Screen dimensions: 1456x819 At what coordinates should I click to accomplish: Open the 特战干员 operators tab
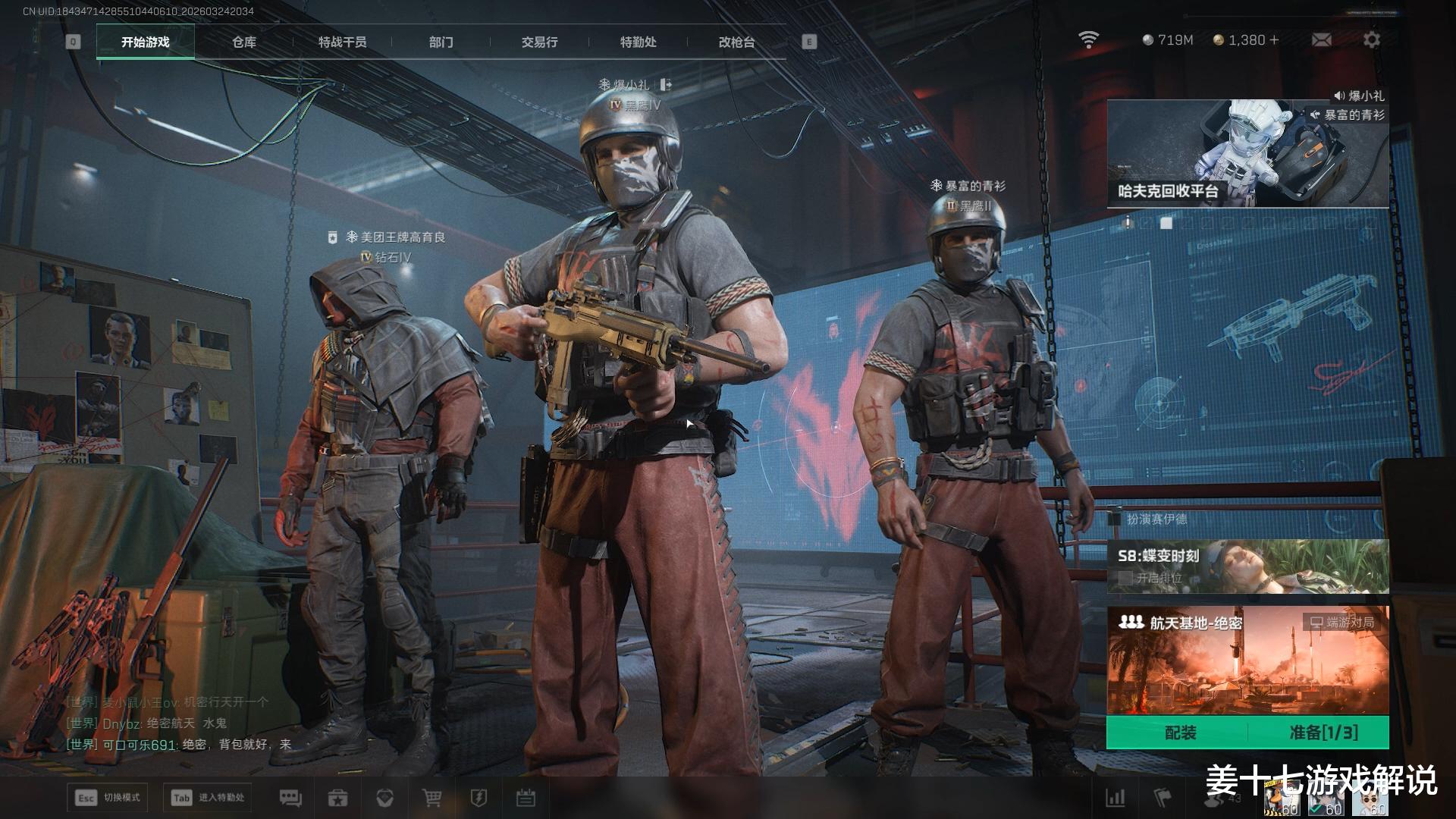pyautogui.click(x=342, y=42)
